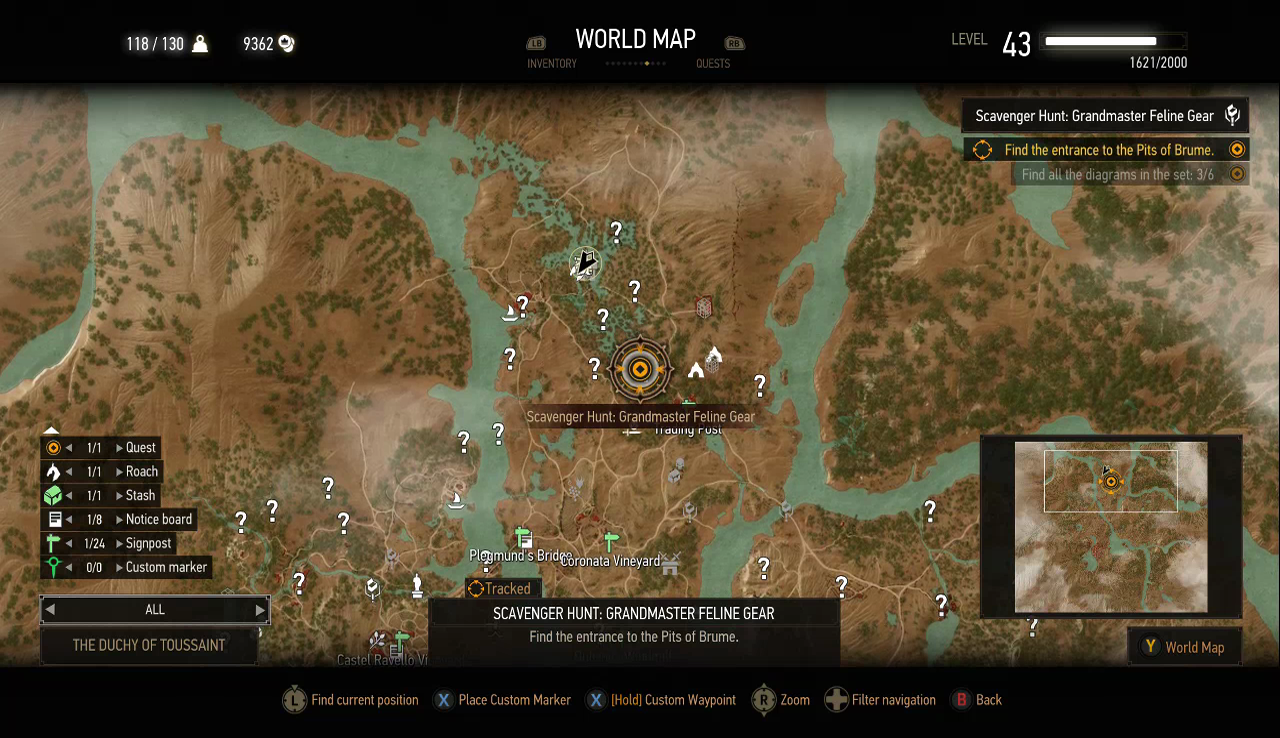Image resolution: width=1280 pixels, height=738 pixels.
Task: Open the next map filter with the right arrow
Action: point(259,609)
